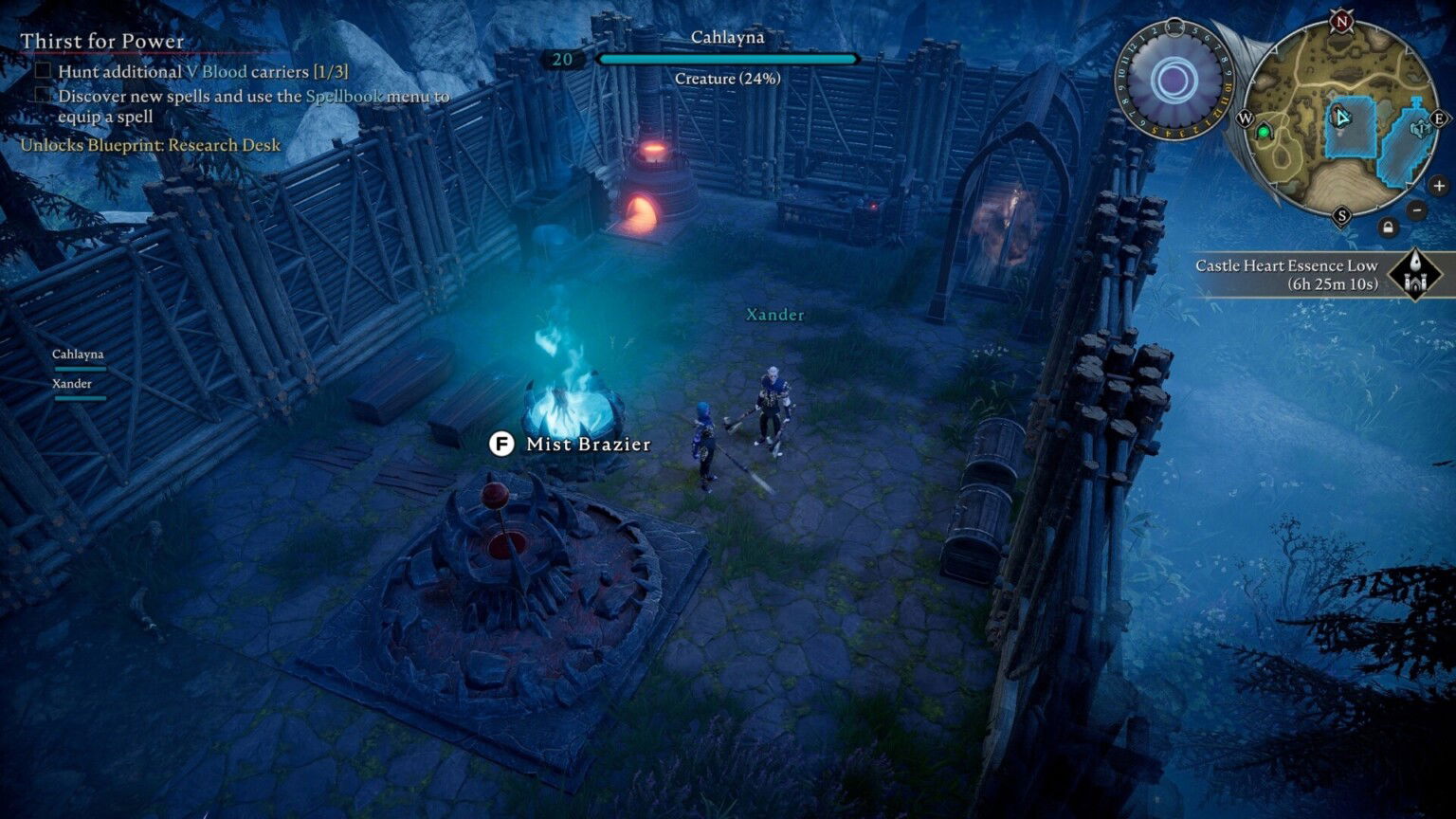The width and height of the screenshot is (1456, 819).
Task: Click the green player marker on minimap
Action: [1264, 132]
